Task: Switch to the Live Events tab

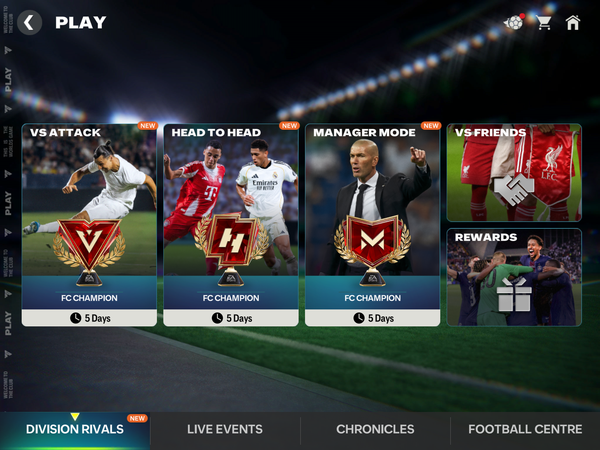Action: [x=225, y=429]
